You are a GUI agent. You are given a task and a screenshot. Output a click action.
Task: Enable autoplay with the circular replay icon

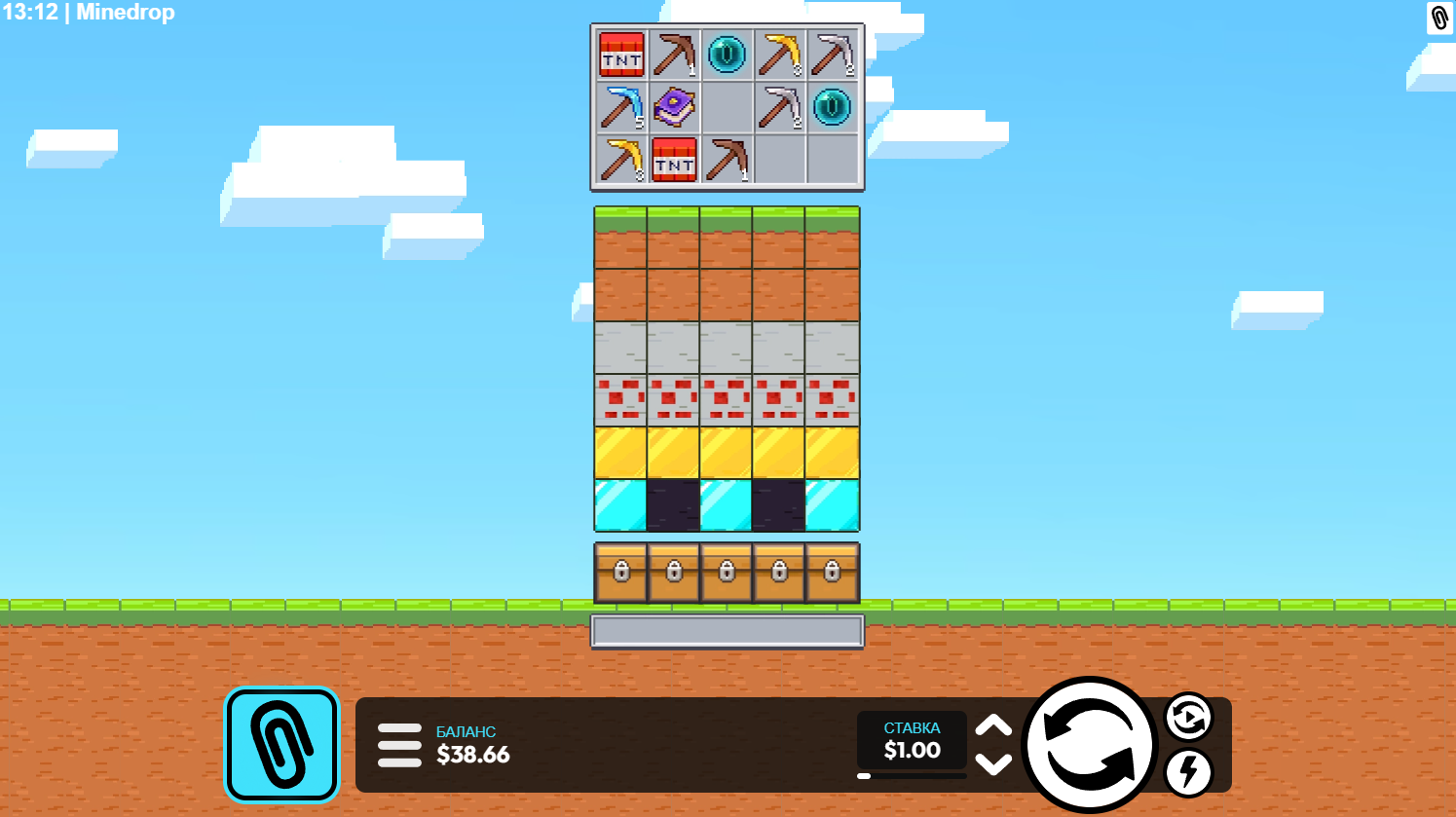[x=1188, y=718]
